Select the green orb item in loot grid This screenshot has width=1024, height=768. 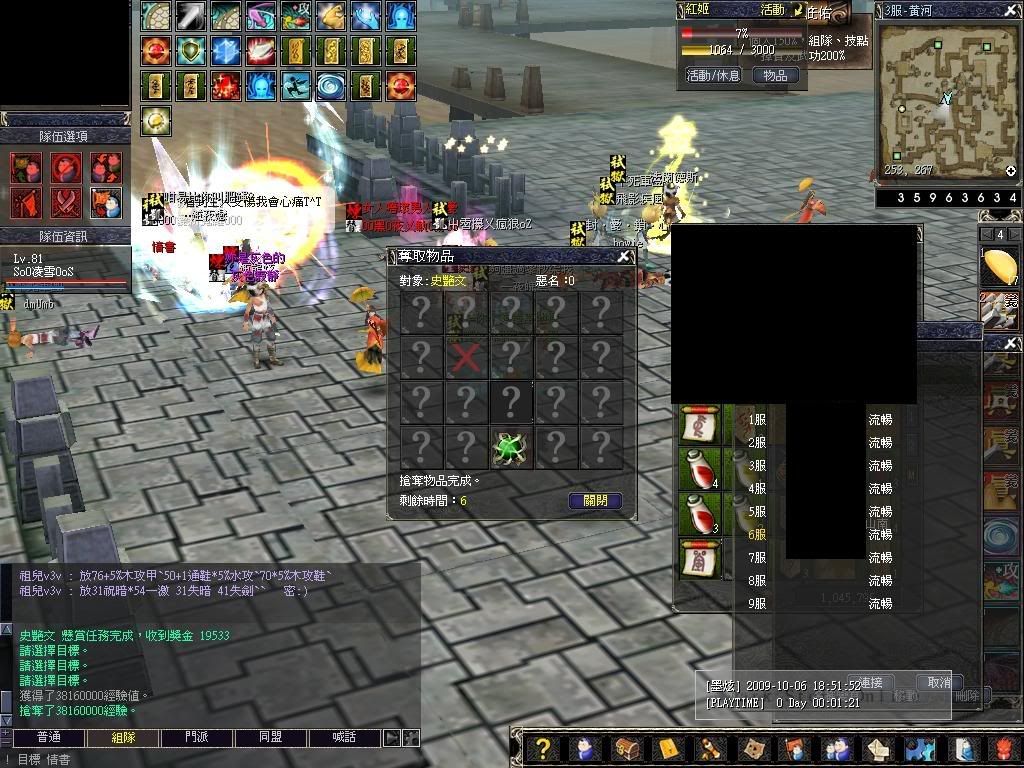click(x=511, y=447)
